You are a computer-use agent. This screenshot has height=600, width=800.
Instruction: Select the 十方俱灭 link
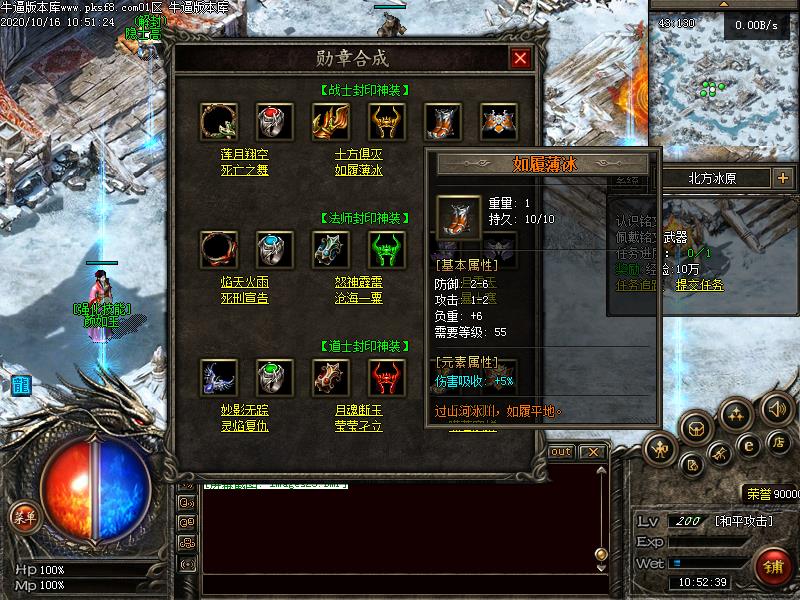pos(358,155)
